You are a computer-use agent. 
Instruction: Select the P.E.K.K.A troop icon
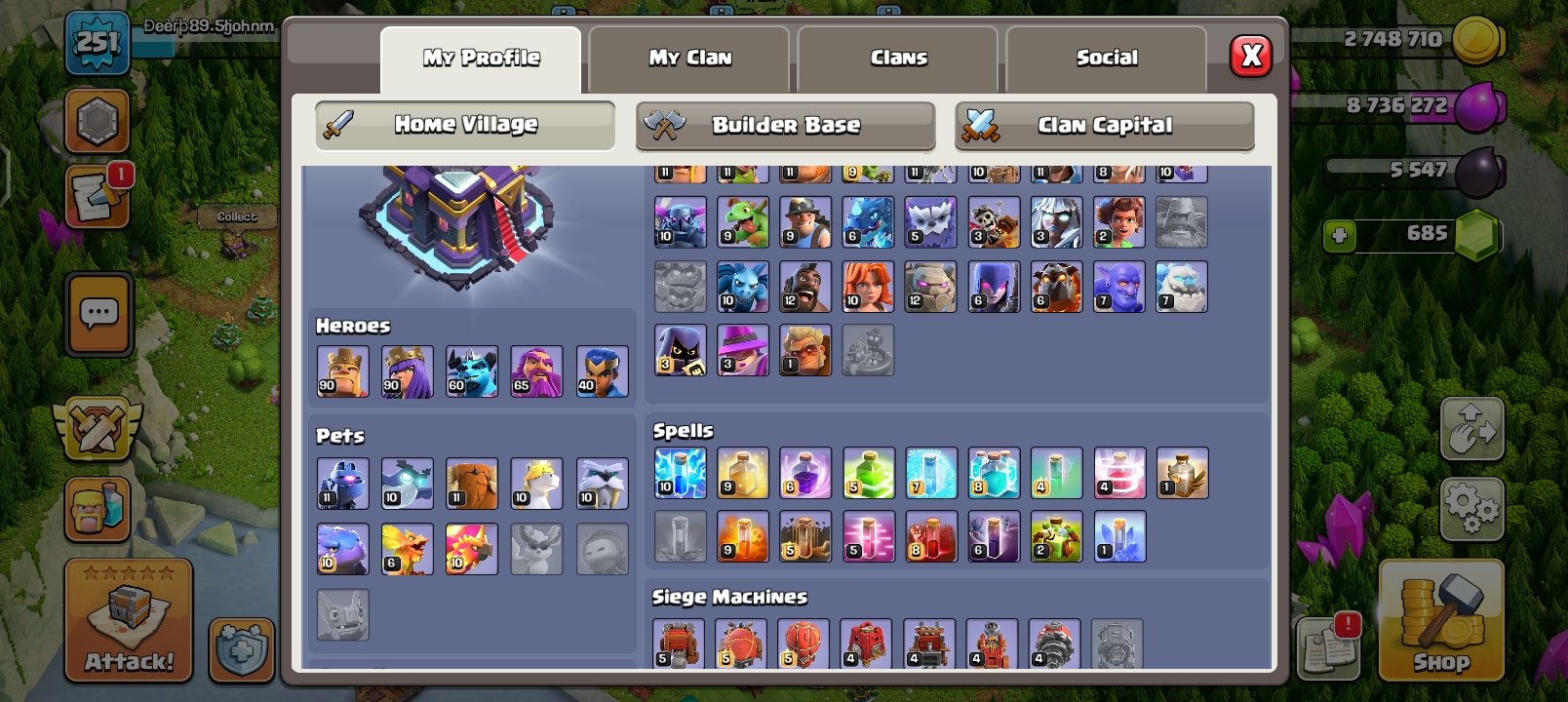click(x=680, y=221)
